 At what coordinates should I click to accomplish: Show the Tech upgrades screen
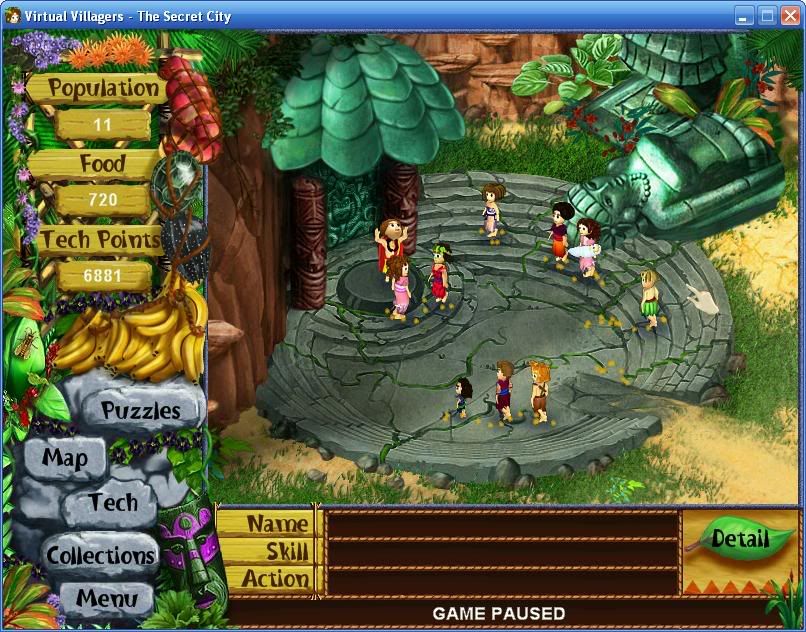(113, 502)
